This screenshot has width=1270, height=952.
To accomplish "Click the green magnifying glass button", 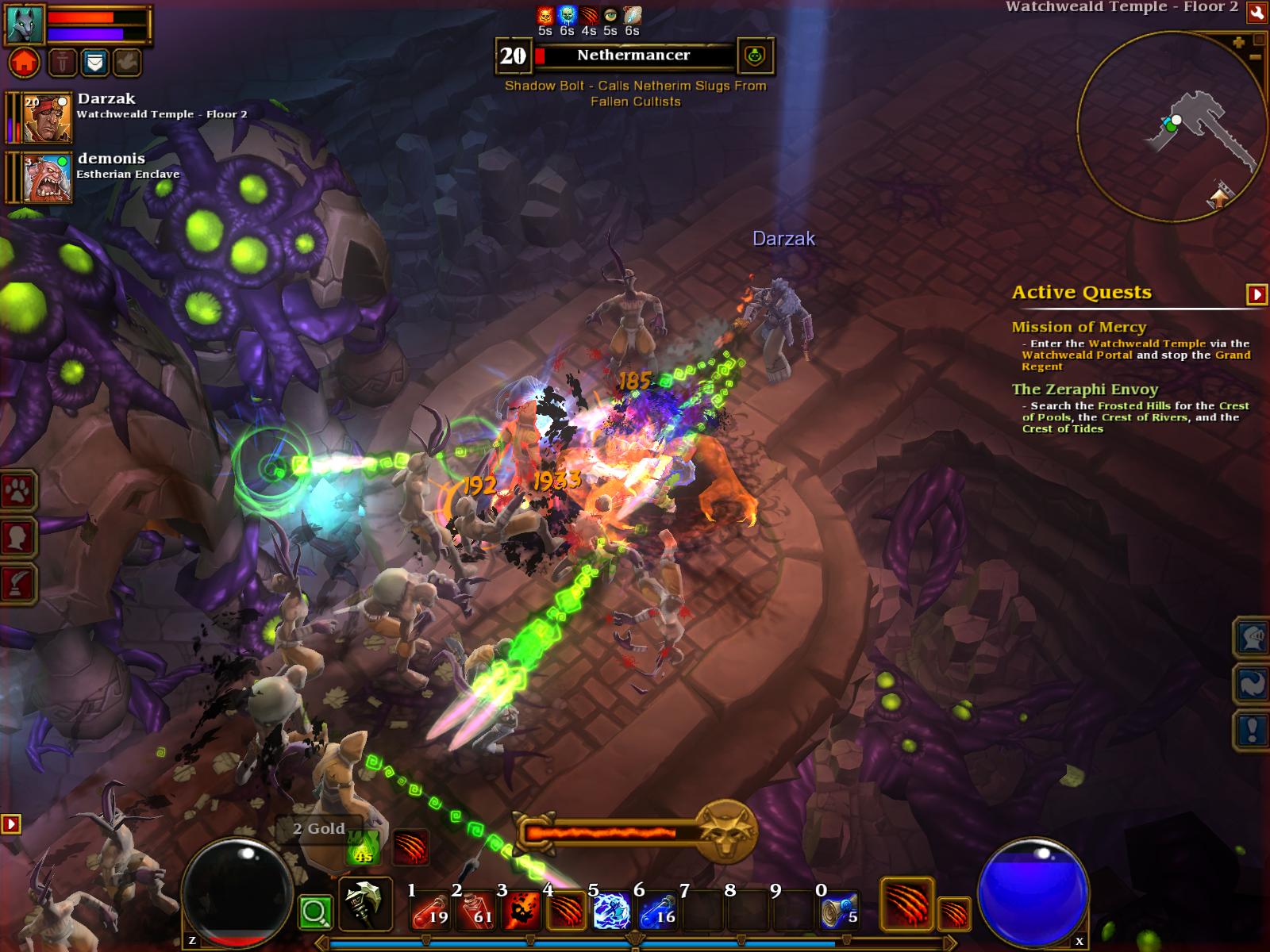I will 315,912.
